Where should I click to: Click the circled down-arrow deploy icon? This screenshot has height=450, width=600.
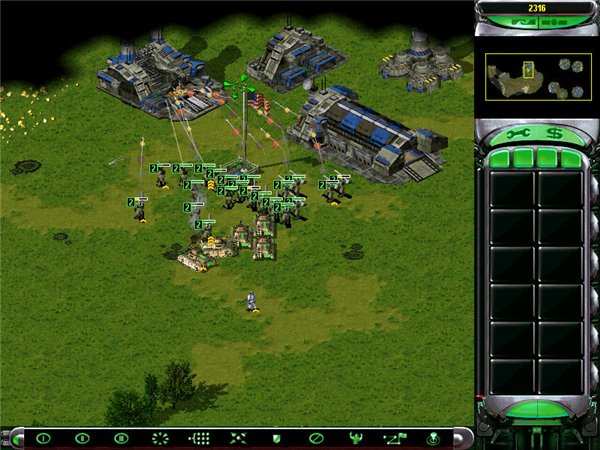tap(433, 438)
